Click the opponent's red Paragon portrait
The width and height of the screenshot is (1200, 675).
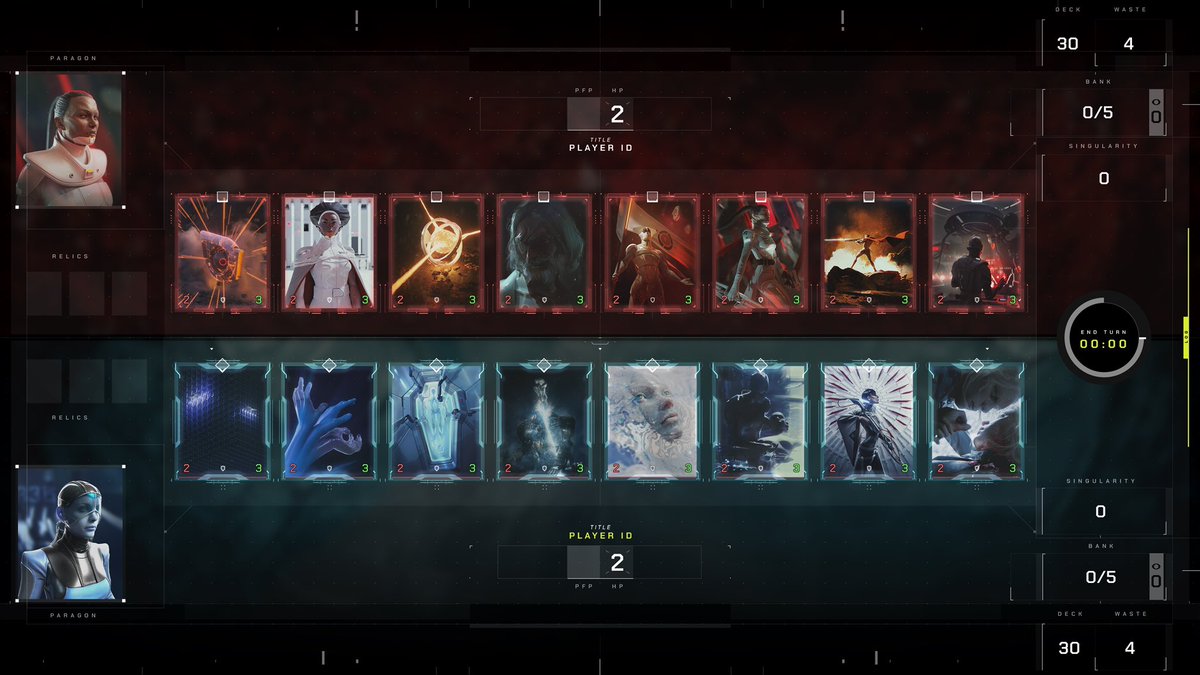click(70, 139)
